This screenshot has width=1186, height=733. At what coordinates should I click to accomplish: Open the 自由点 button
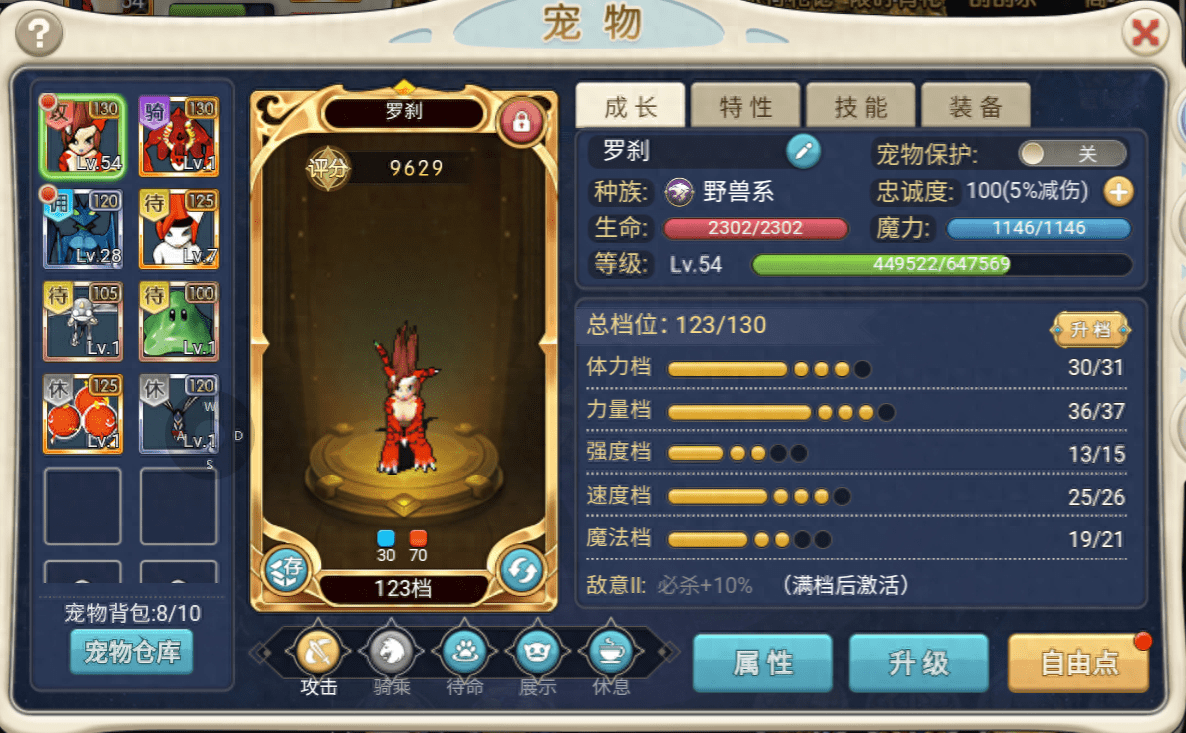1078,663
